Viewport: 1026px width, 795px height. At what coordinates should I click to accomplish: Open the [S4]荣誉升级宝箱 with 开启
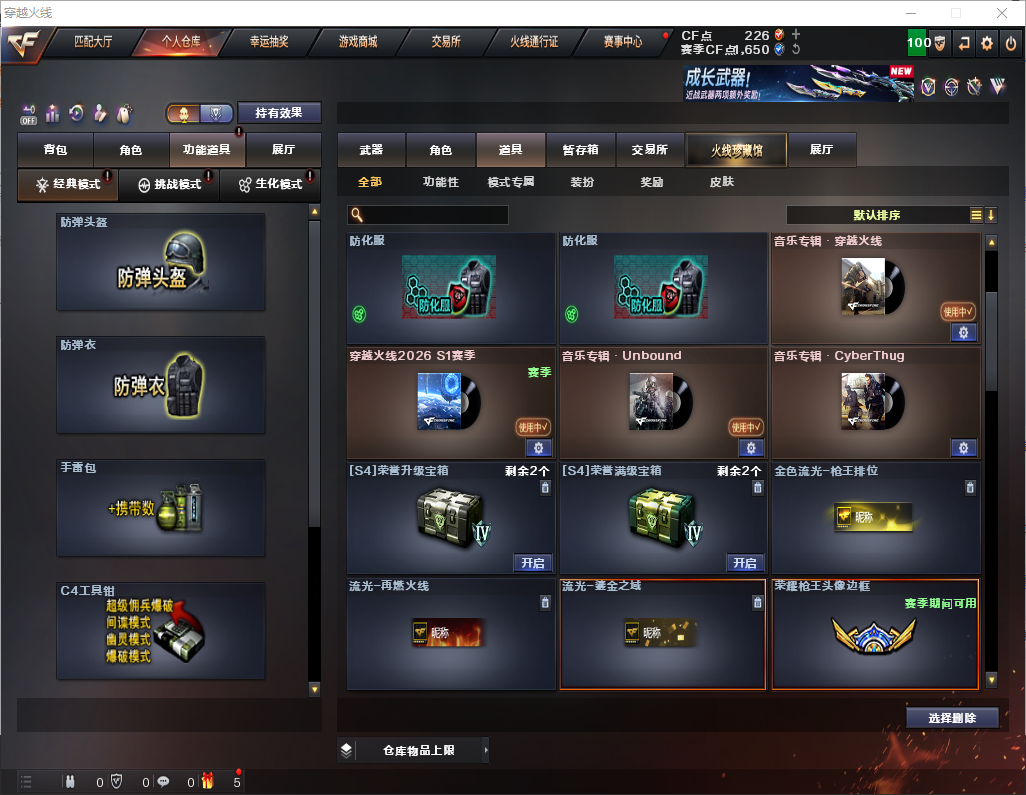click(532, 563)
